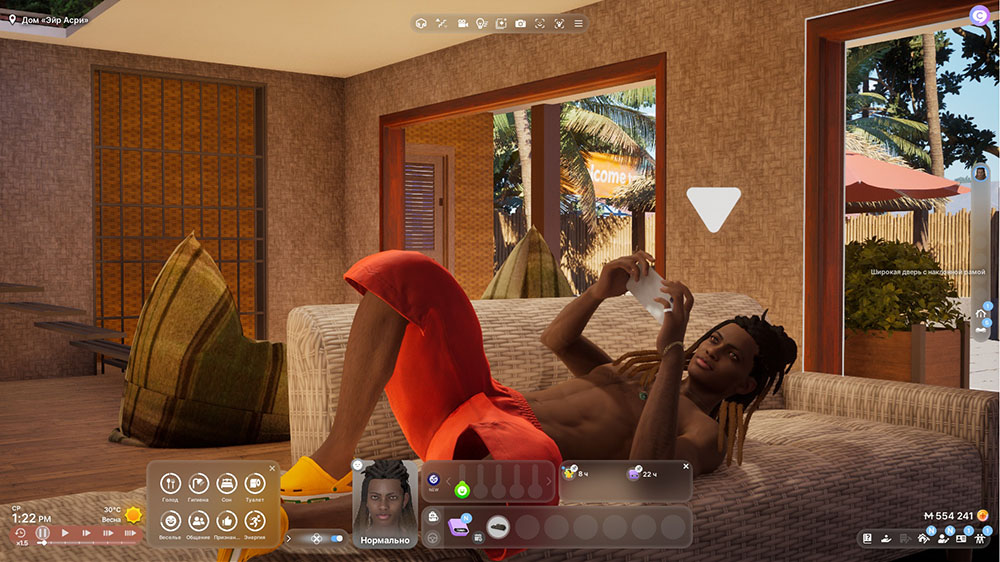Open the character portrait labeled Нормально
This screenshot has width=1000, height=562.
coord(385,499)
